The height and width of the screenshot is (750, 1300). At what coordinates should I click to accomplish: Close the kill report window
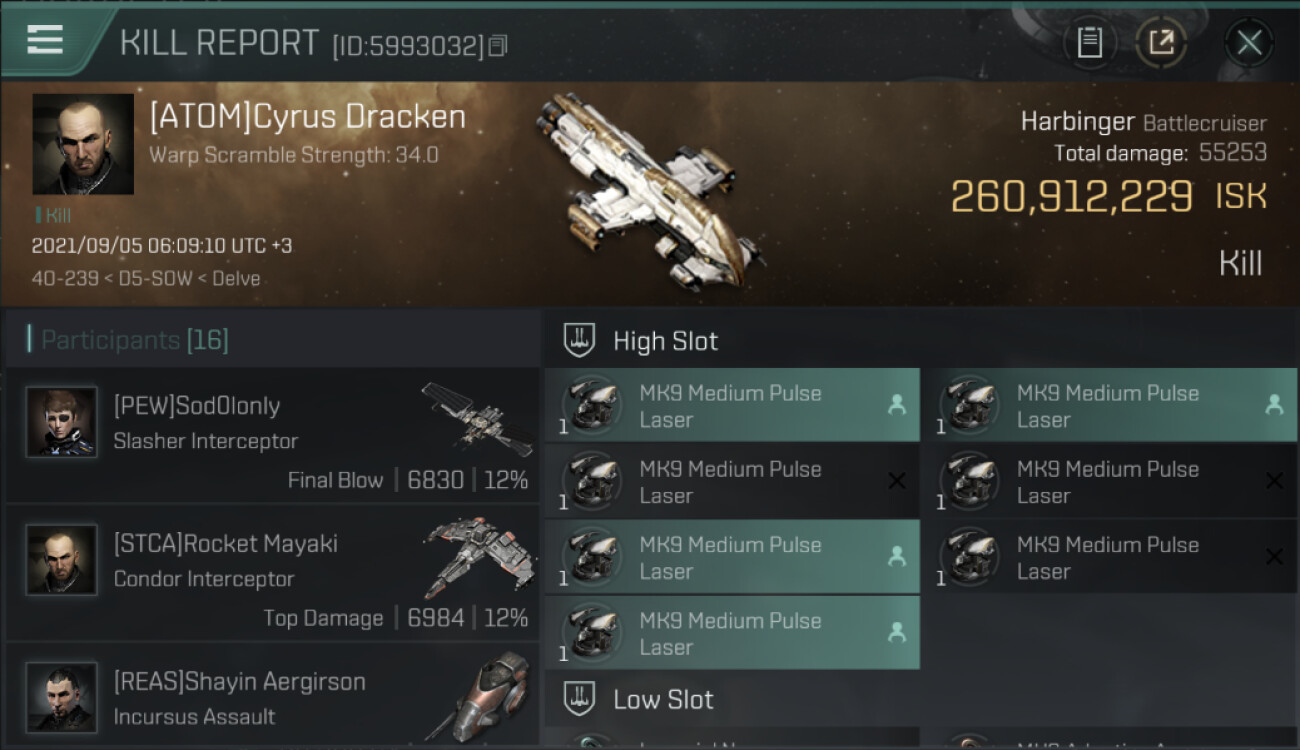point(1249,43)
